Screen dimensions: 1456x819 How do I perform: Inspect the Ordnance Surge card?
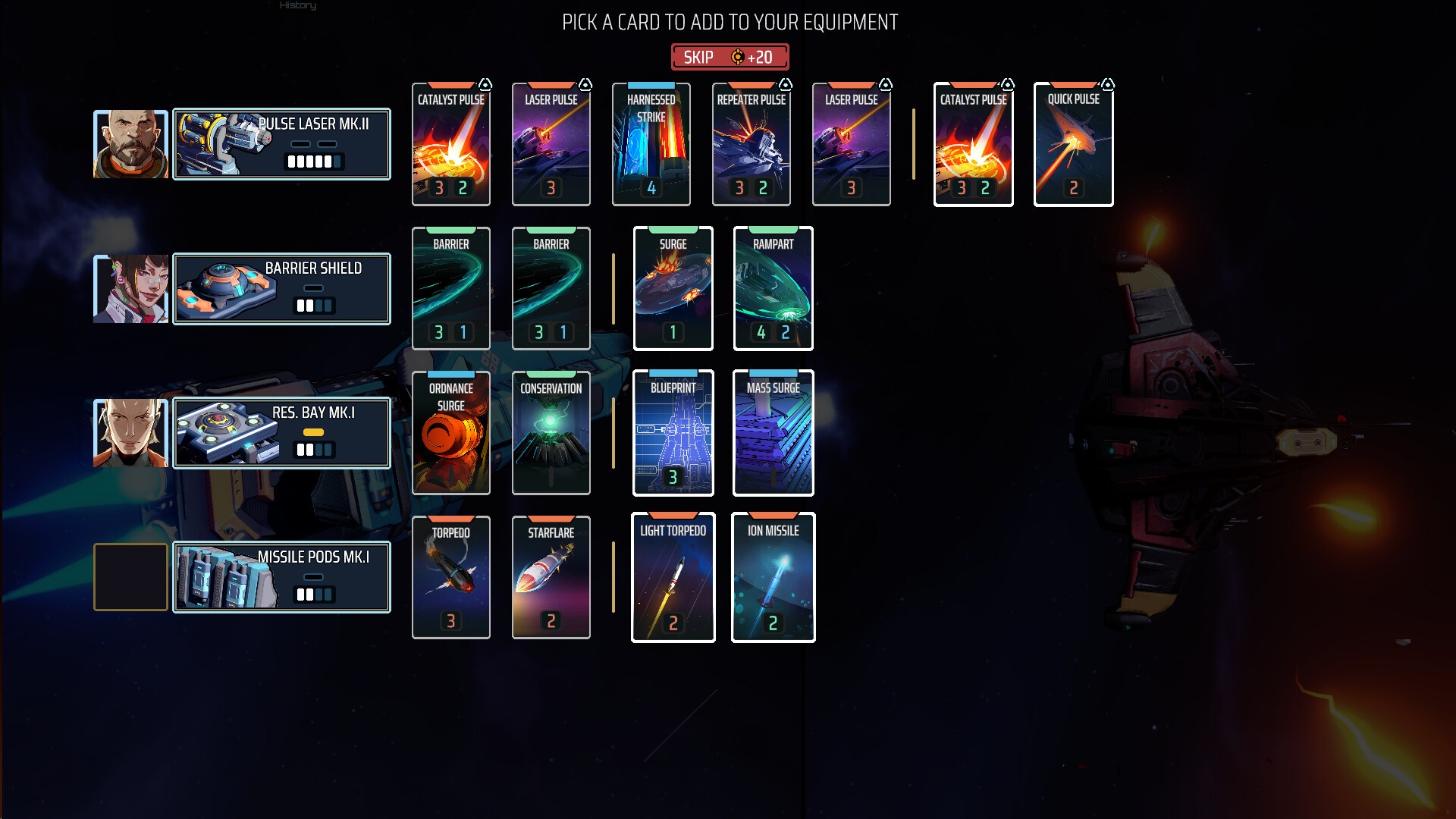[450, 433]
